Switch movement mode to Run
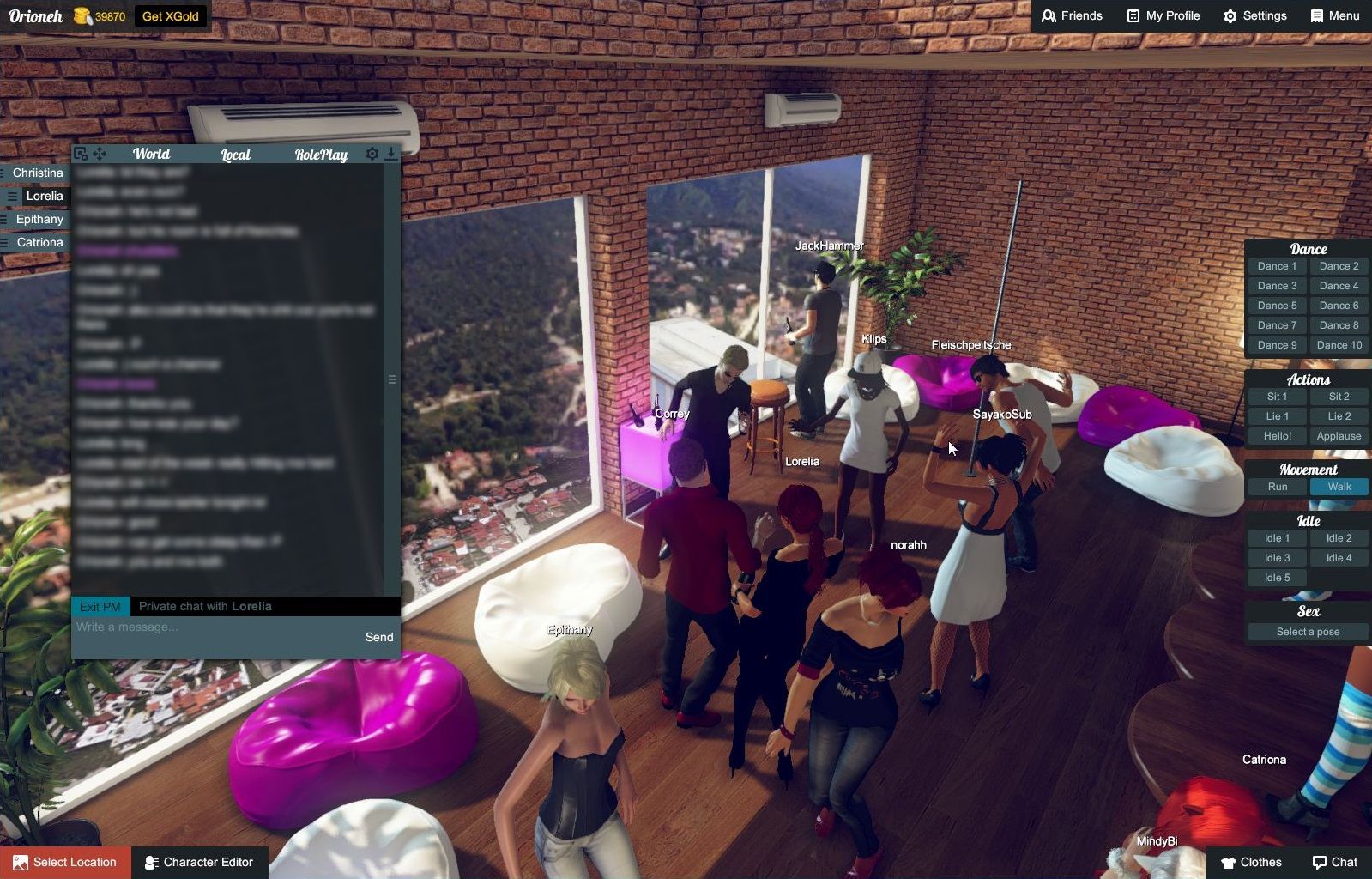The height and width of the screenshot is (879, 1372). click(1276, 486)
